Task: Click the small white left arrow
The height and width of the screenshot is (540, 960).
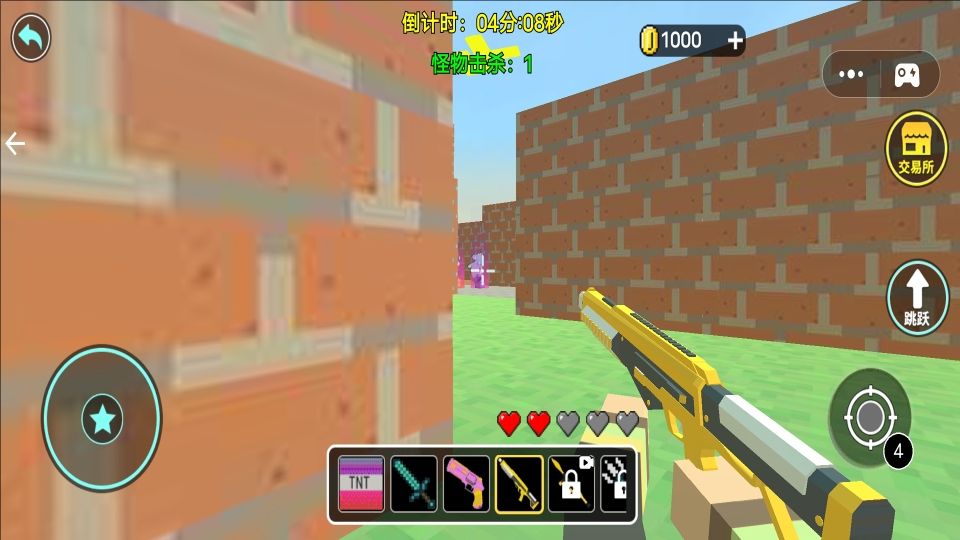Action: pyautogui.click(x=15, y=144)
